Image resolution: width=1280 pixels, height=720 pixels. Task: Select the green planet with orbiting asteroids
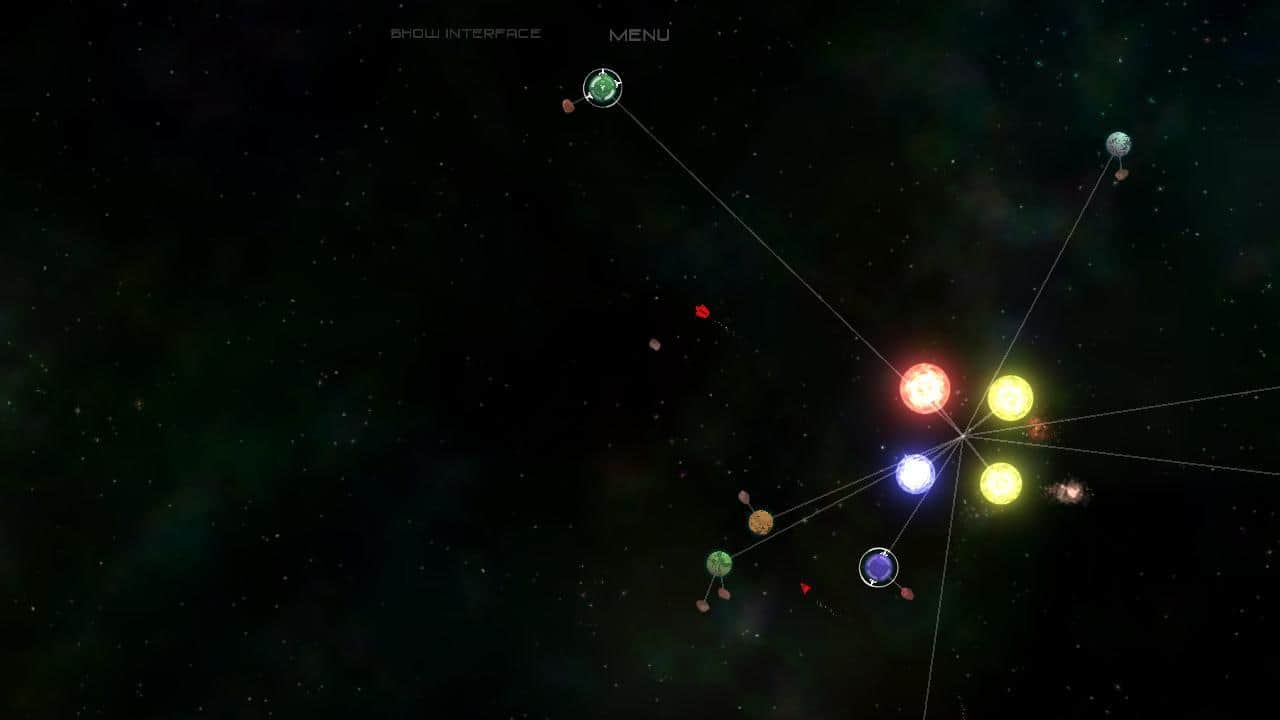pos(716,564)
